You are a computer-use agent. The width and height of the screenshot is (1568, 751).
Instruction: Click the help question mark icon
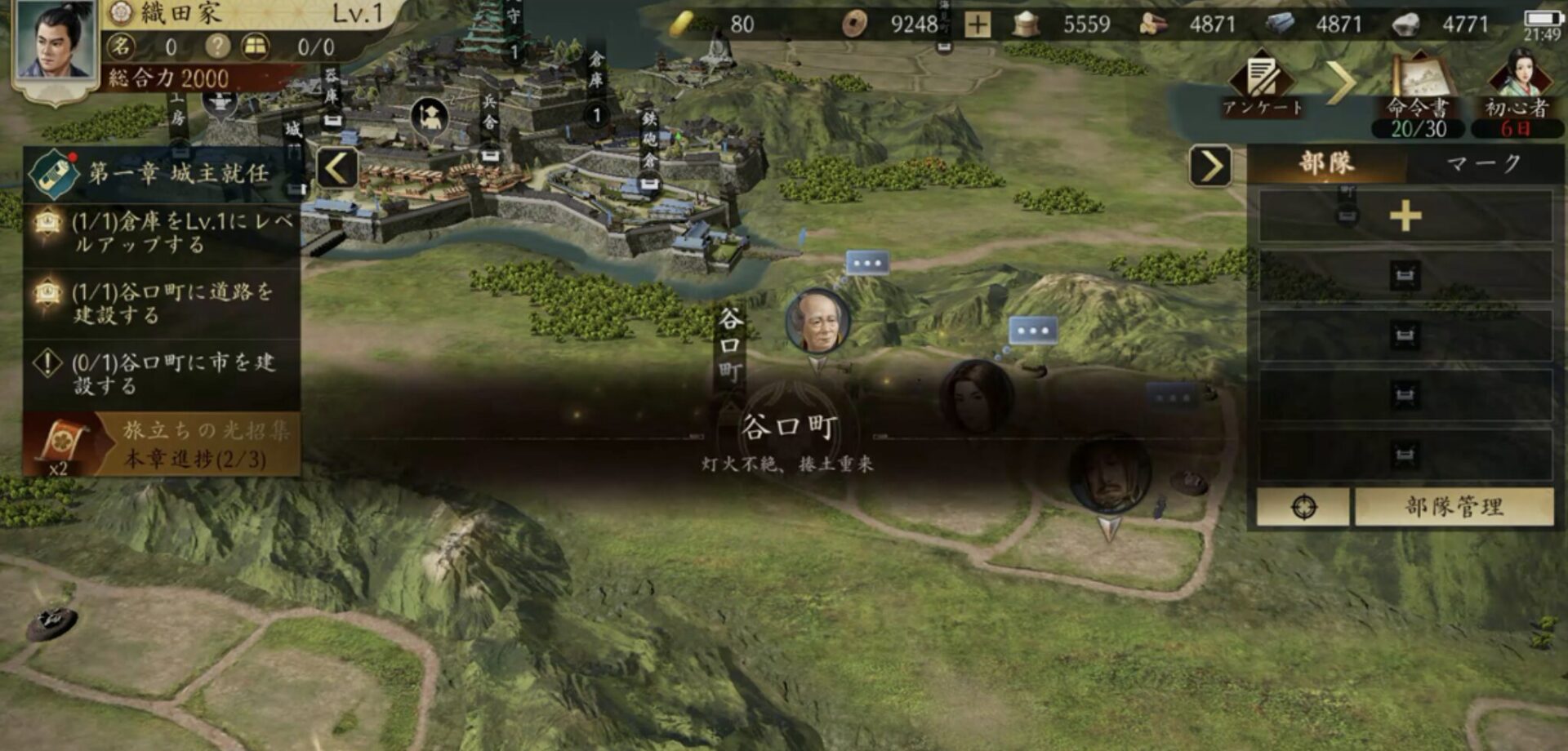(x=217, y=47)
